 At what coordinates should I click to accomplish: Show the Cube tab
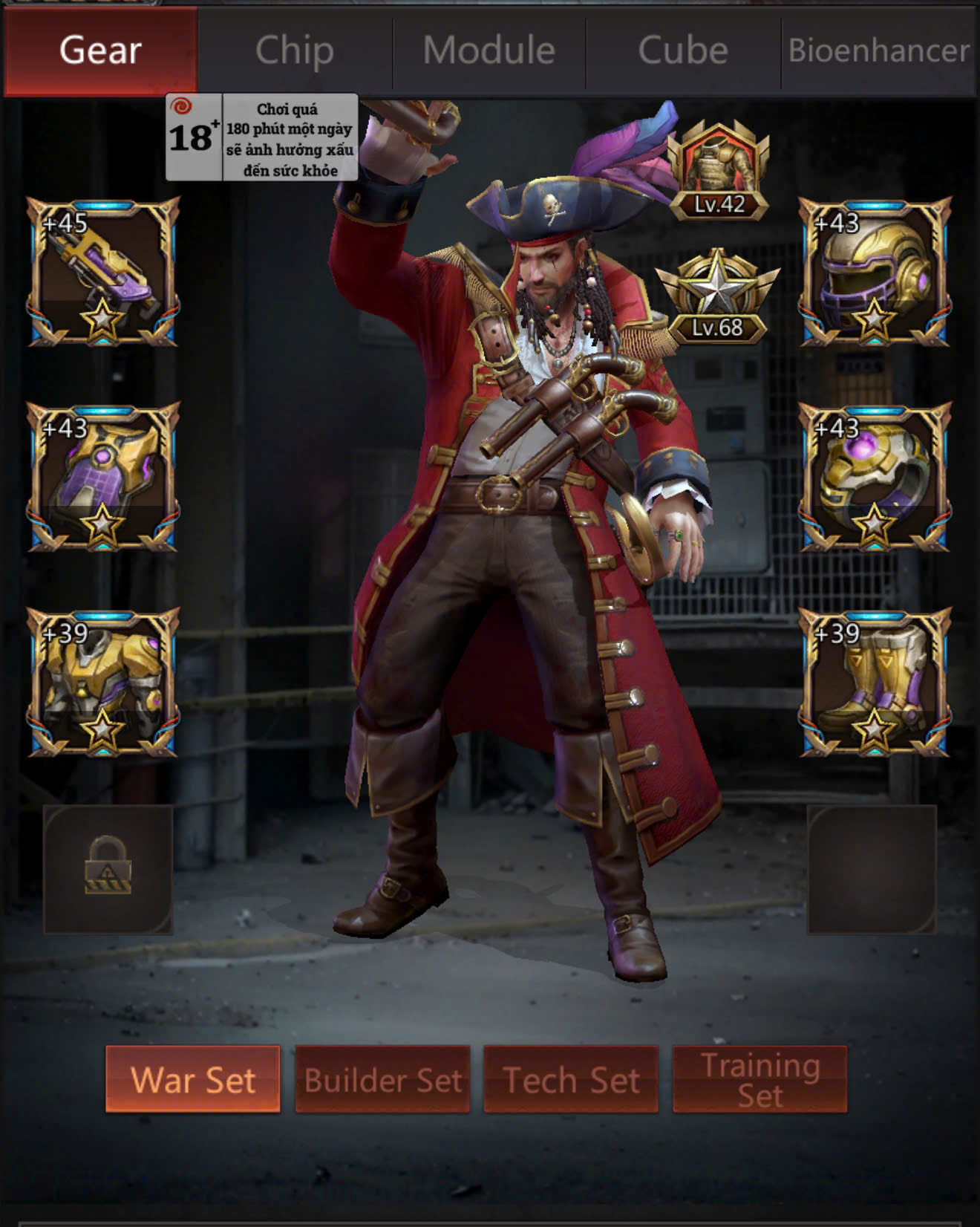pyautogui.click(x=683, y=51)
